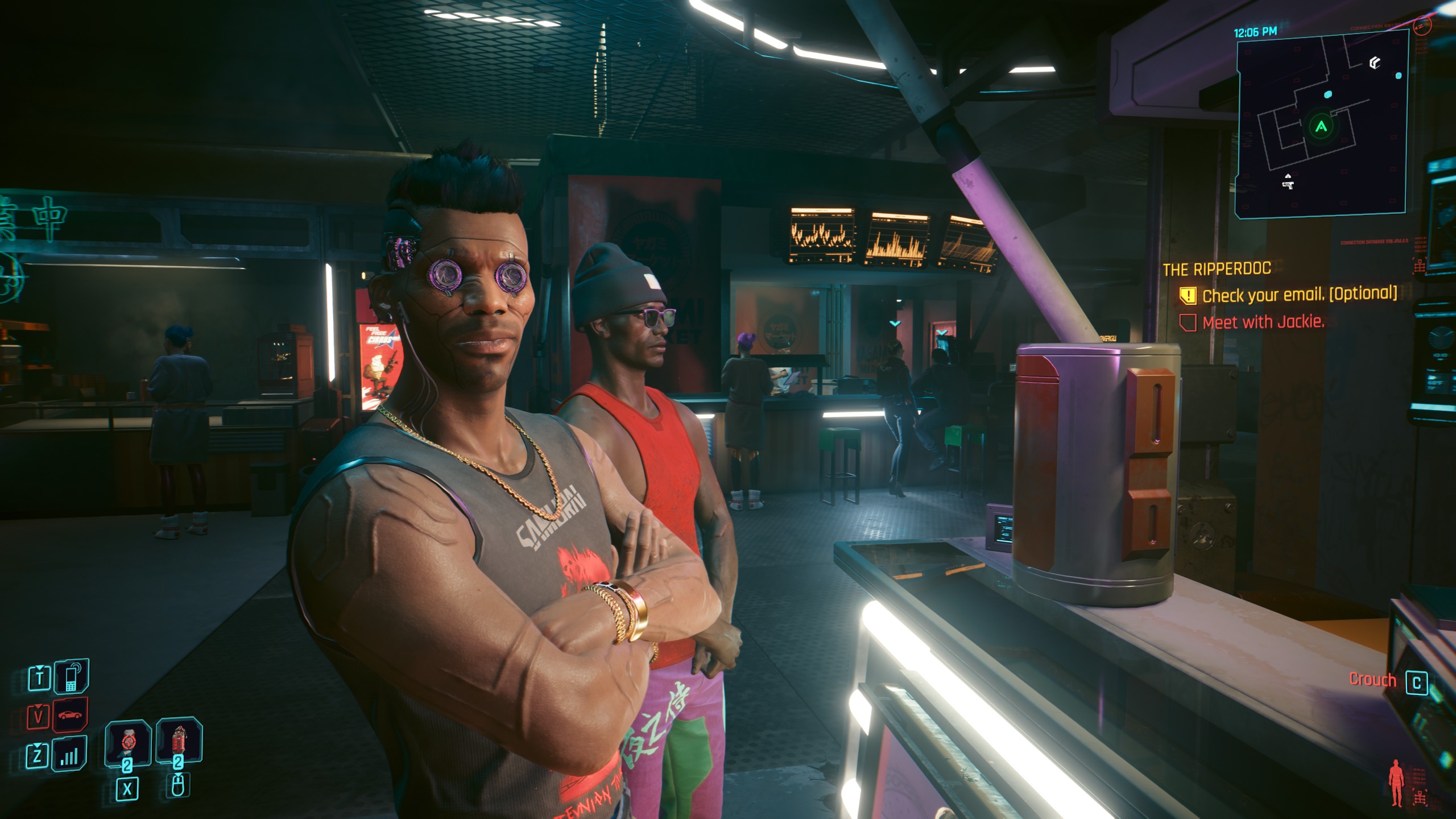Use the health inhaler quick slot

tap(127, 743)
